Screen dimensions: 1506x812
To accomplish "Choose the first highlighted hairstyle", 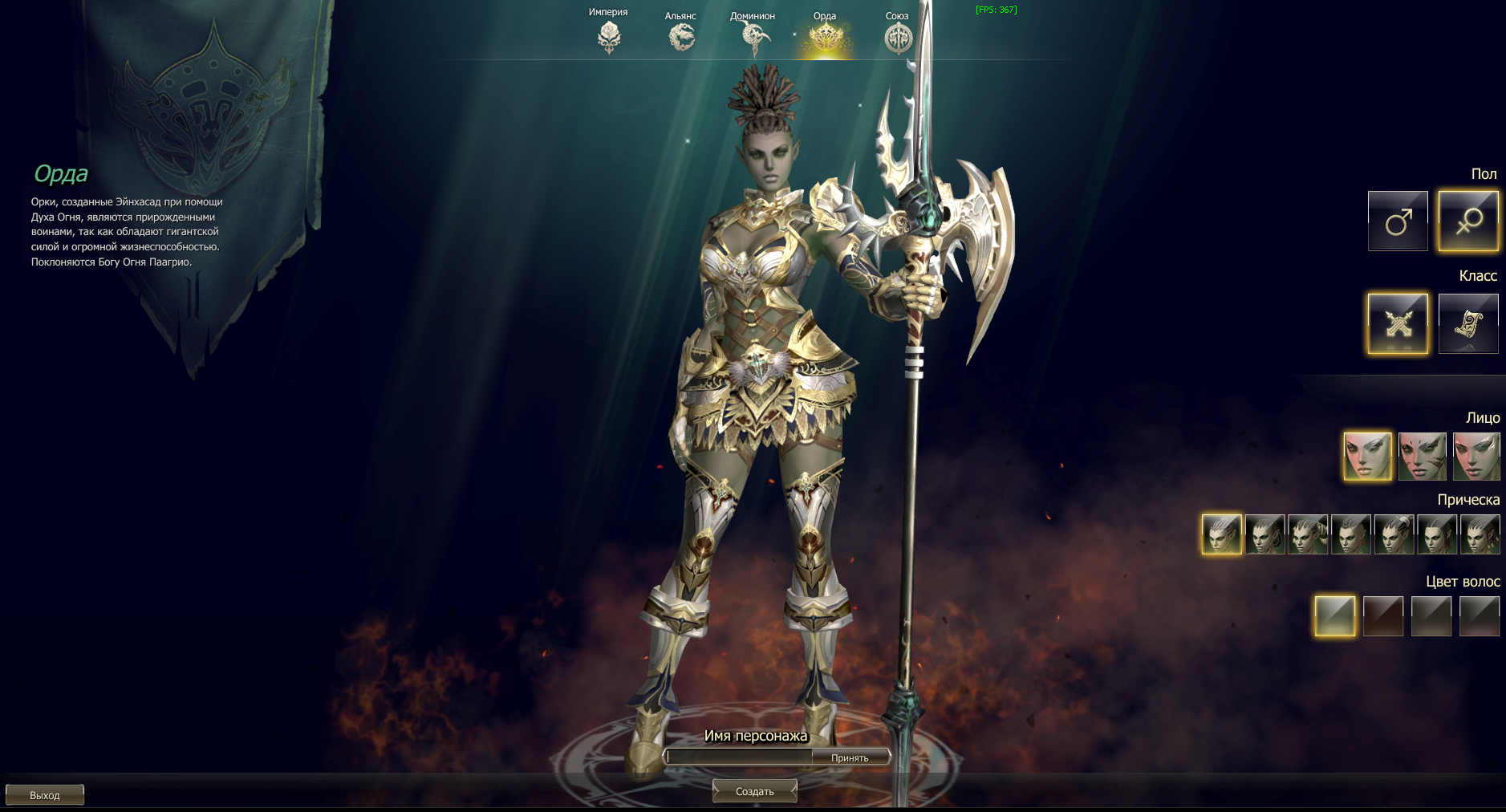I will pyautogui.click(x=1221, y=534).
